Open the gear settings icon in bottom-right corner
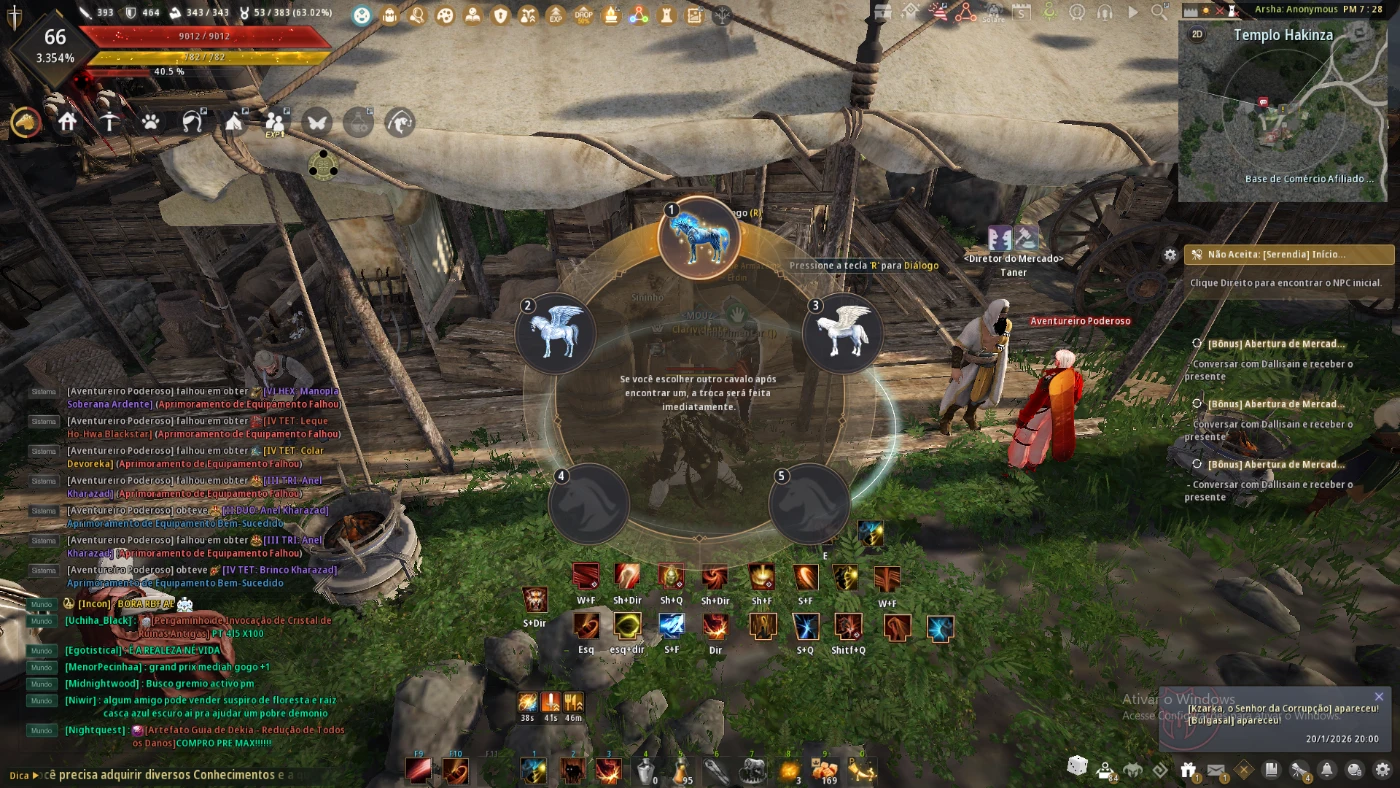This screenshot has width=1400, height=788. click(1383, 769)
